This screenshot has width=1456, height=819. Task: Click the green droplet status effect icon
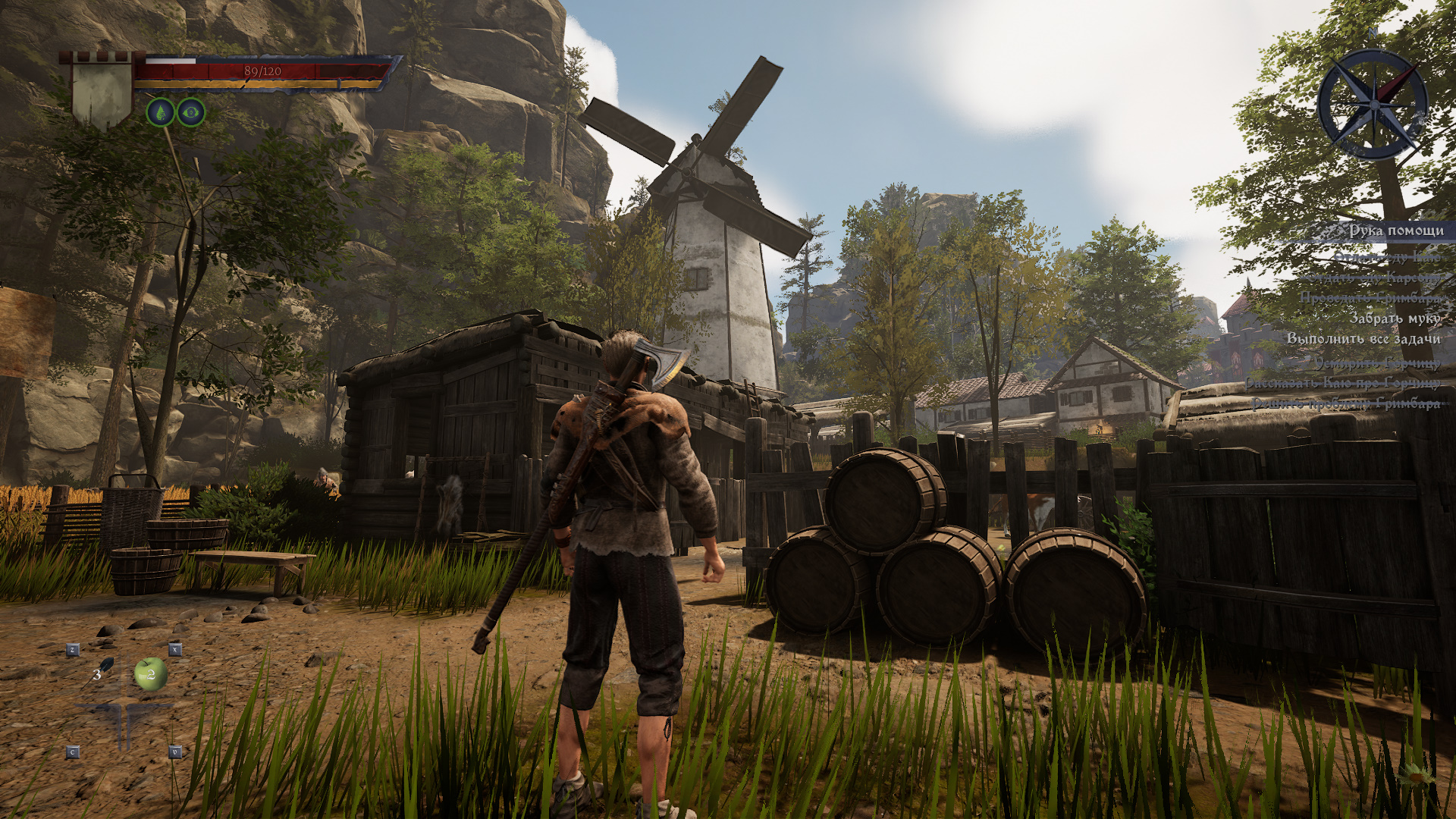click(x=160, y=113)
